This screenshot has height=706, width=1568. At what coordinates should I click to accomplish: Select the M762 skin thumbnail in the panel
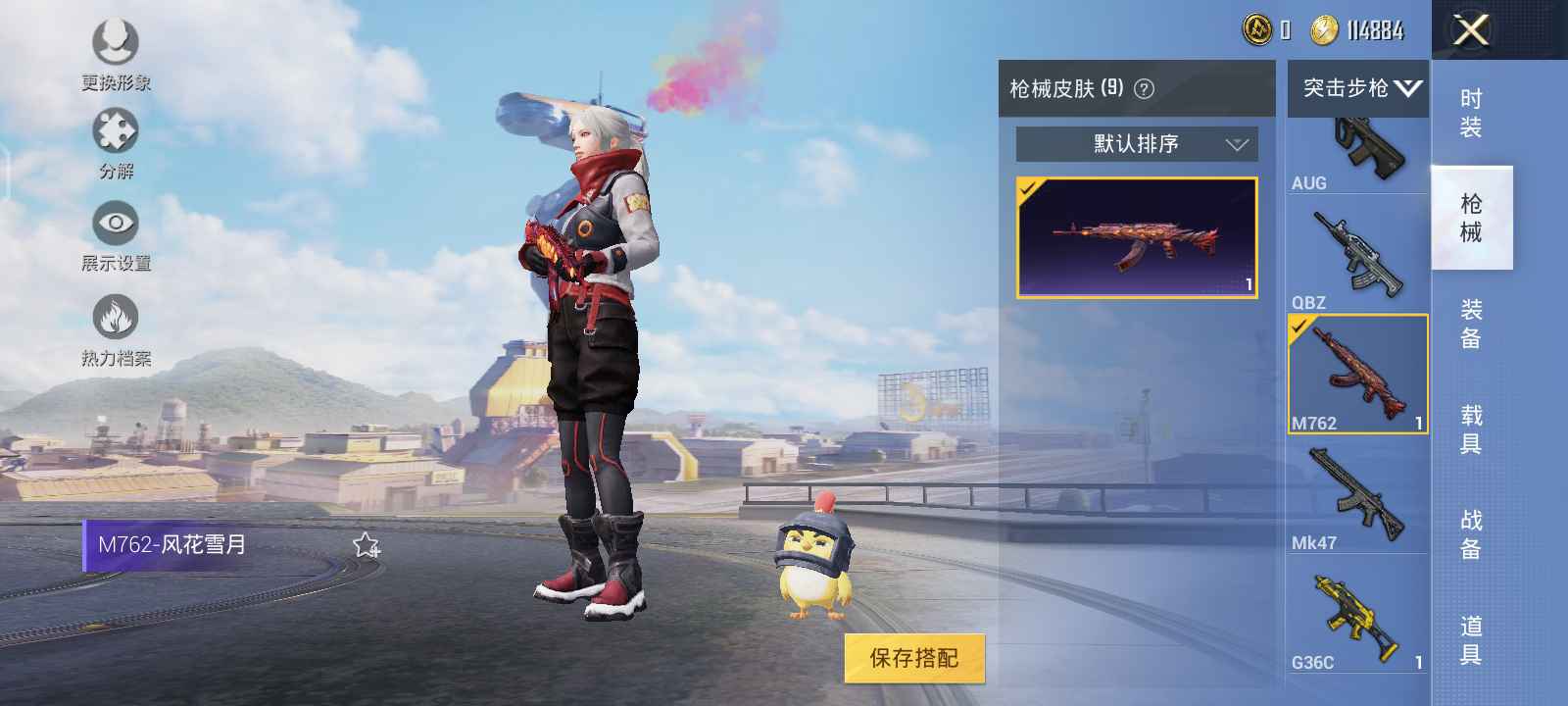coord(1137,238)
